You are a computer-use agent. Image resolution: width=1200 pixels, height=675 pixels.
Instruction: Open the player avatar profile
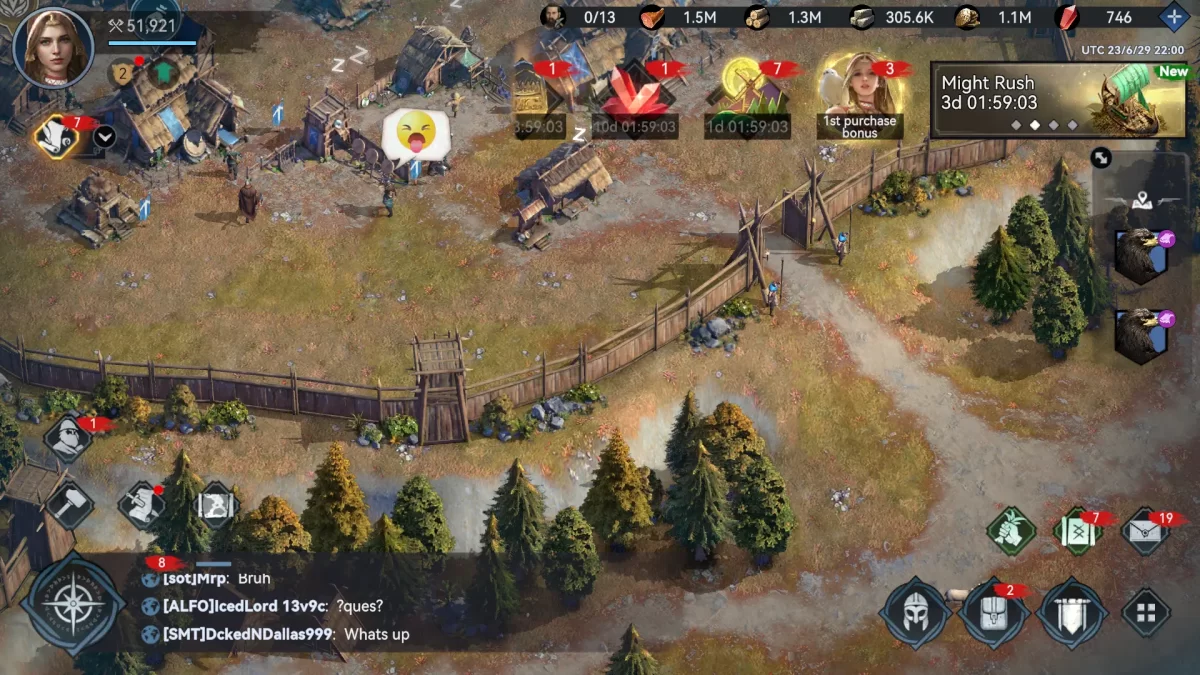(x=53, y=47)
